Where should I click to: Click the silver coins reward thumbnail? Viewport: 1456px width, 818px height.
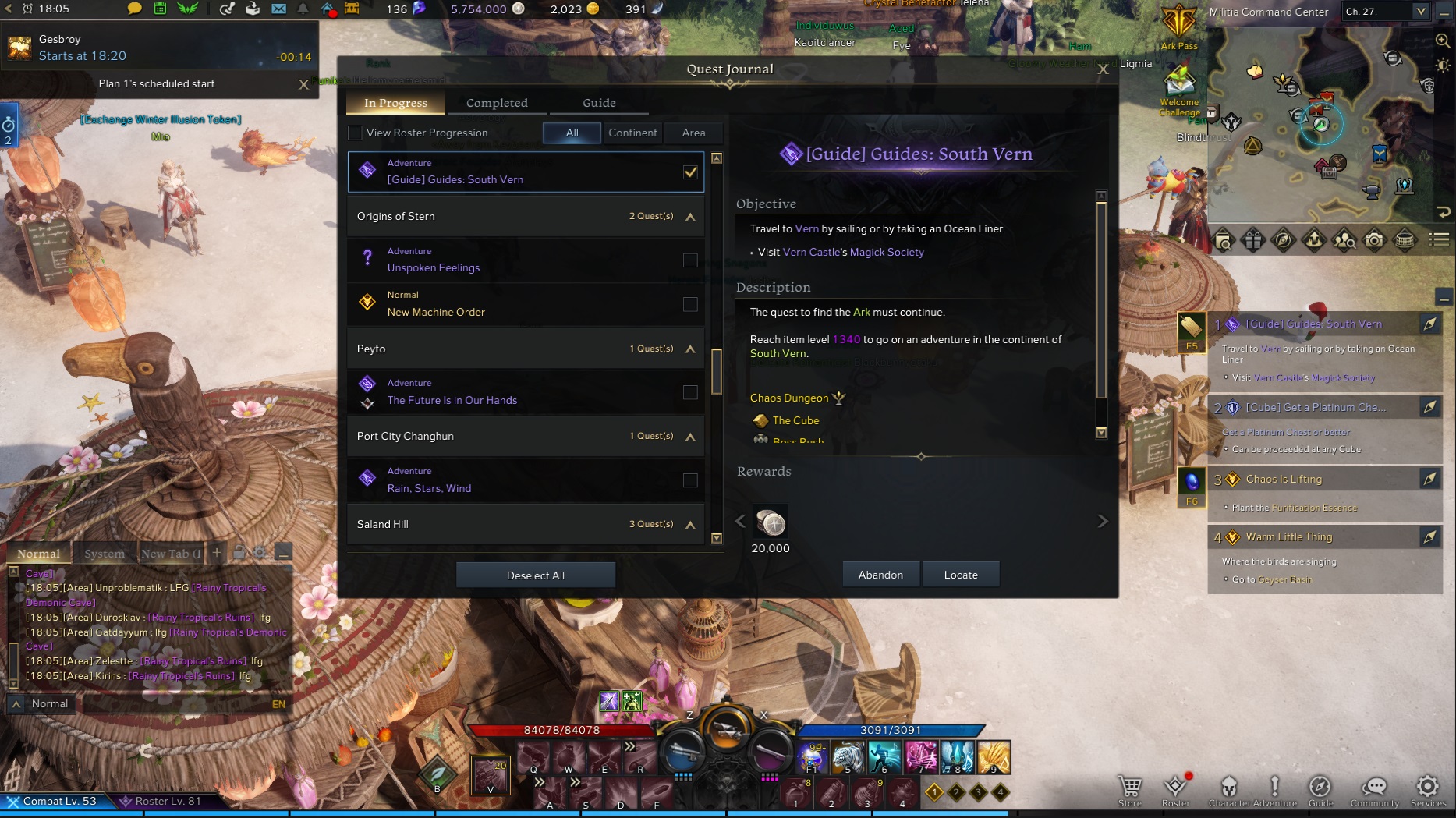pyautogui.click(x=771, y=523)
